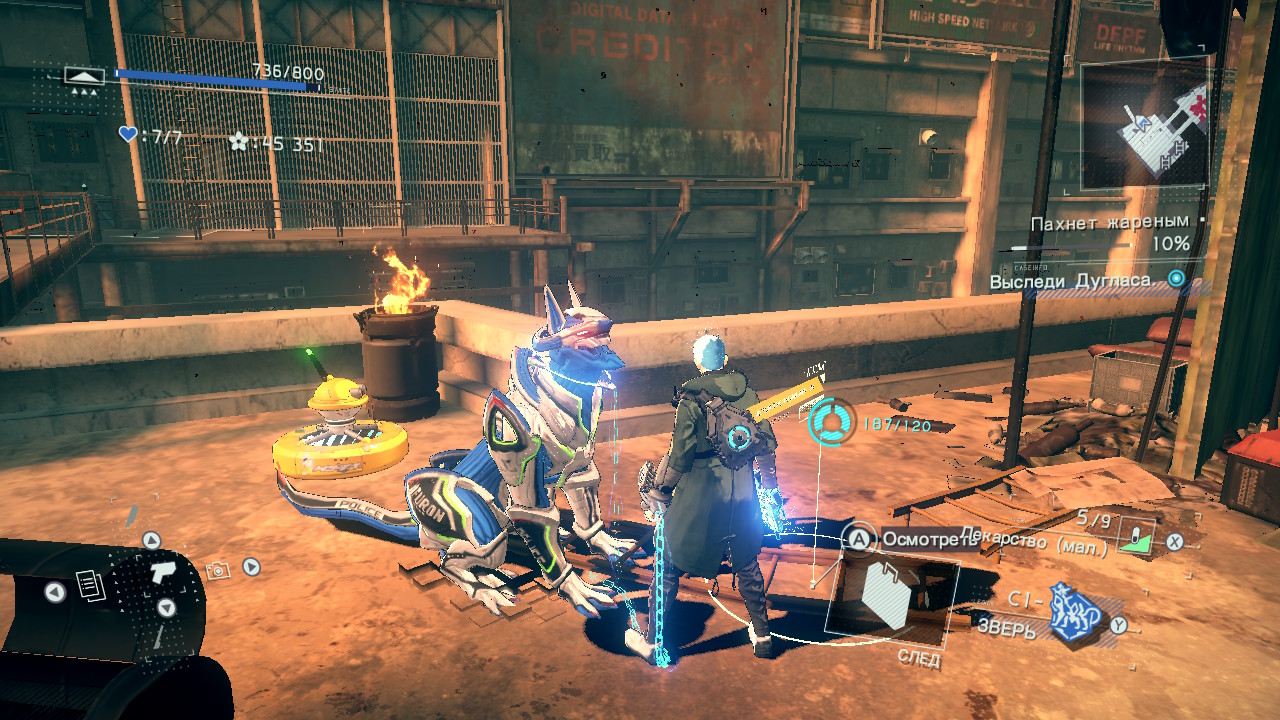Select the blue Beast Legion emblem
Viewport: 1280px width, 720px height.
[1074, 614]
